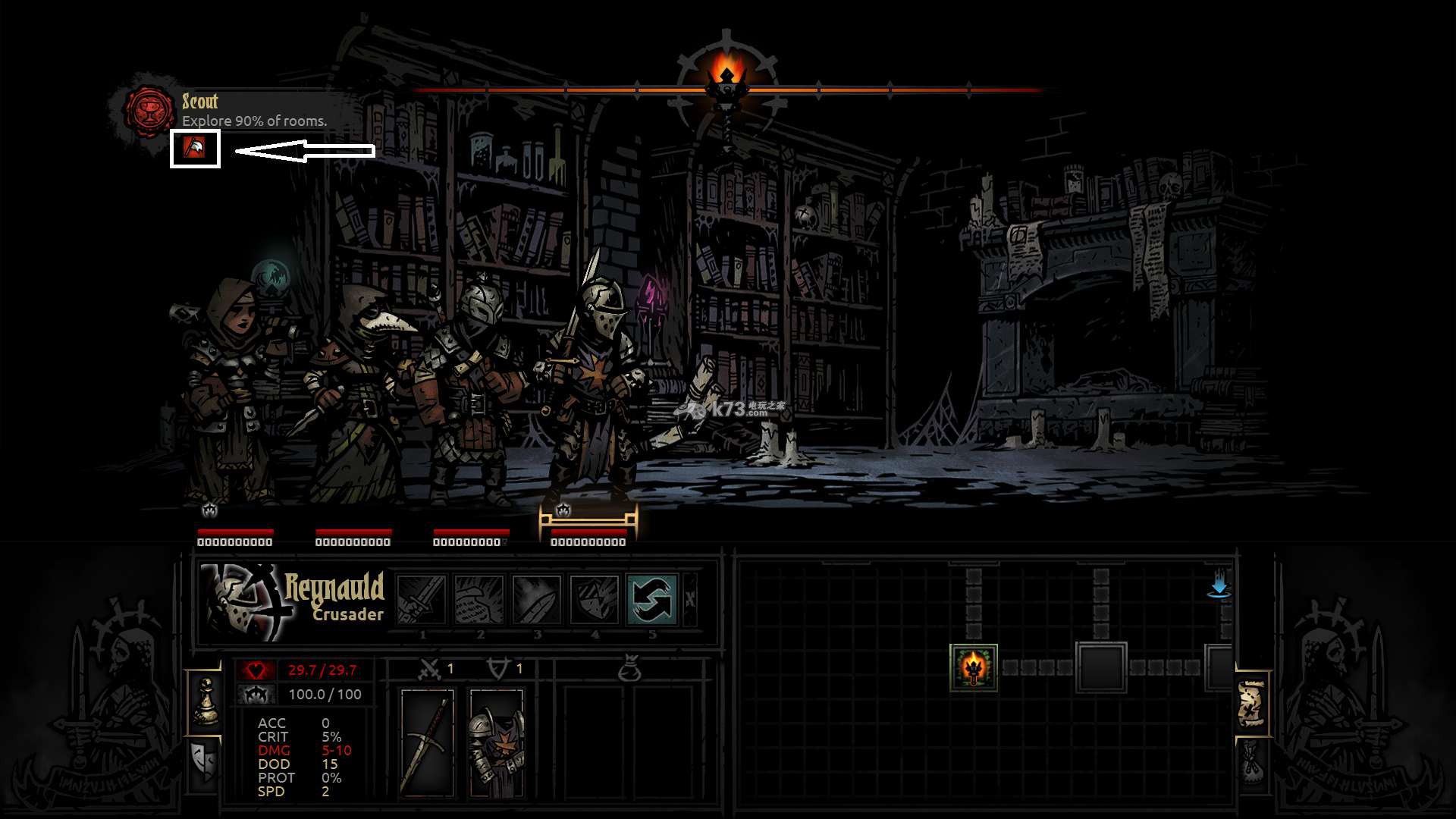Click the torch-lit current room on map
The image size is (1456, 819).
(974, 667)
